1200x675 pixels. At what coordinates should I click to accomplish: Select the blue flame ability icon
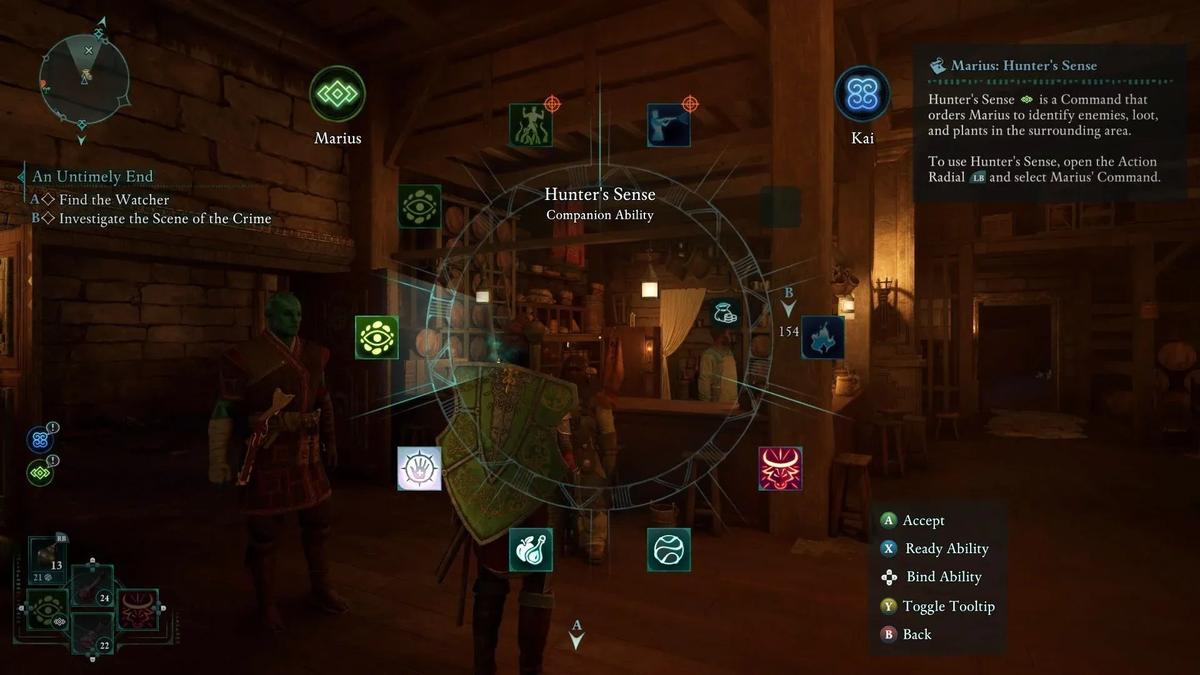[x=823, y=338]
